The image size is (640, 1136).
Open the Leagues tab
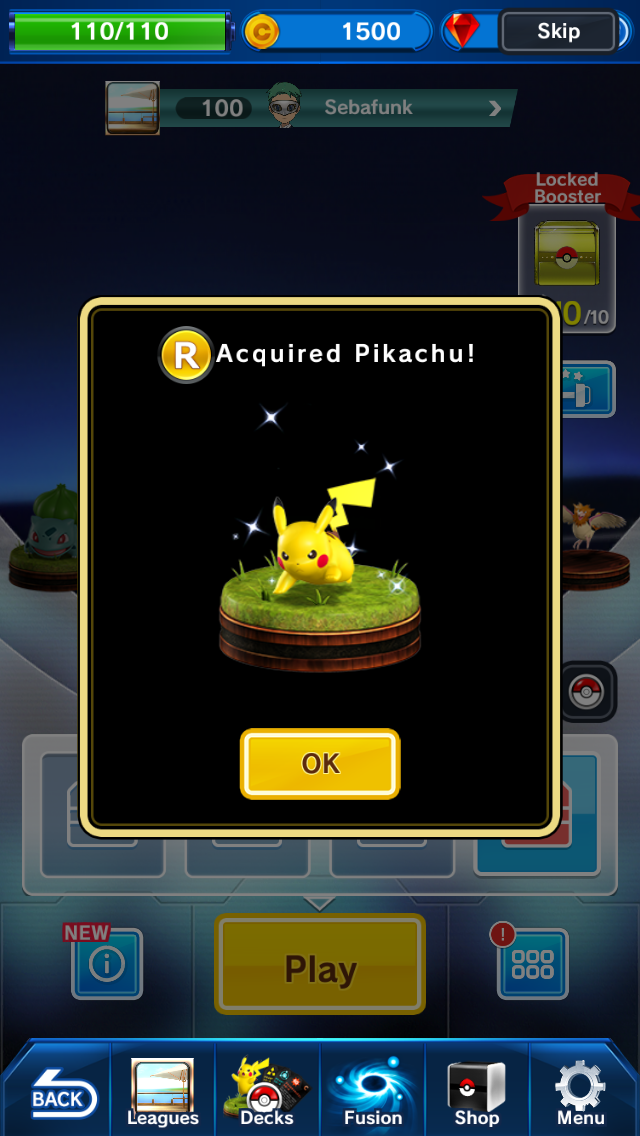click(x=163, y=1092)
